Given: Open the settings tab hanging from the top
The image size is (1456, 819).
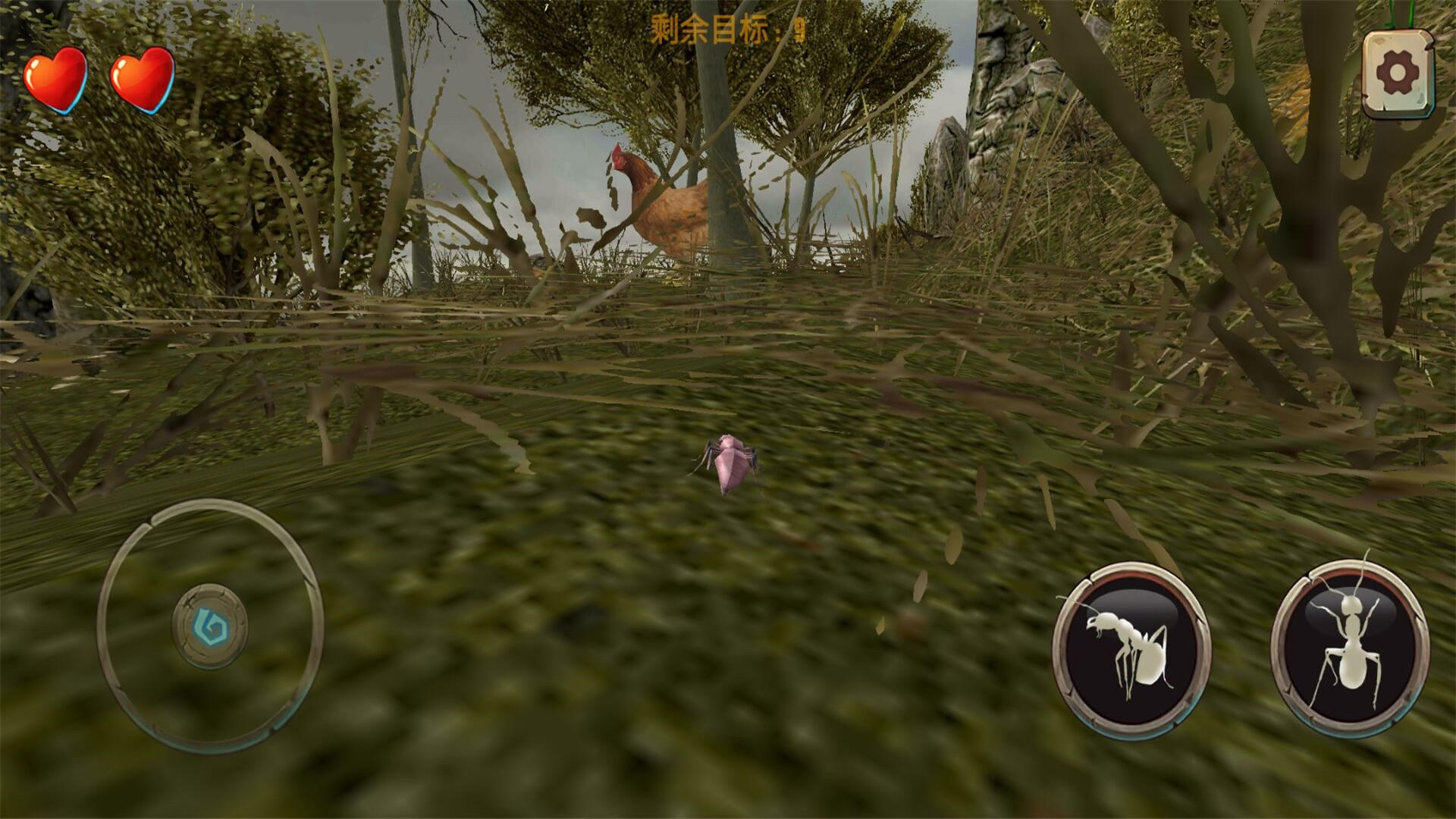Looking at the screenshot, I should click(x=1399, y=72).
